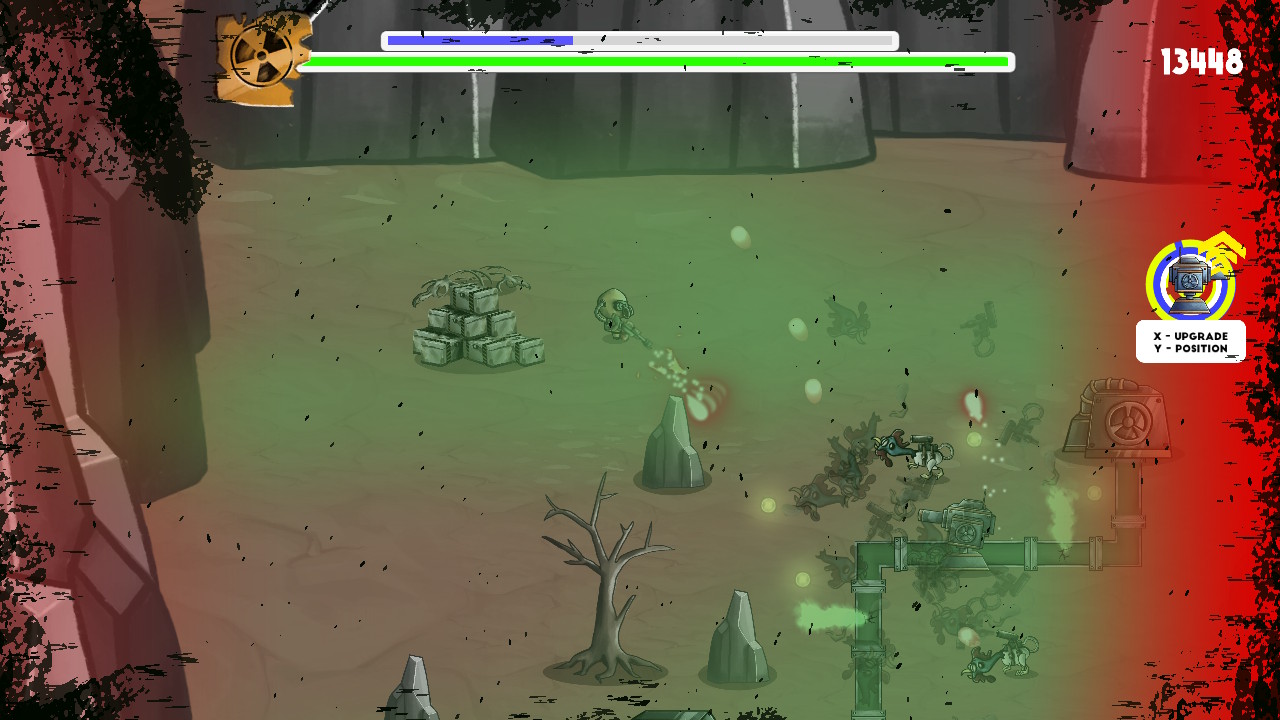Select the turret upgrade icon on the right
Viewport: 1280px width, 720px height.
pyautogui.click(x=1188, y=283)
